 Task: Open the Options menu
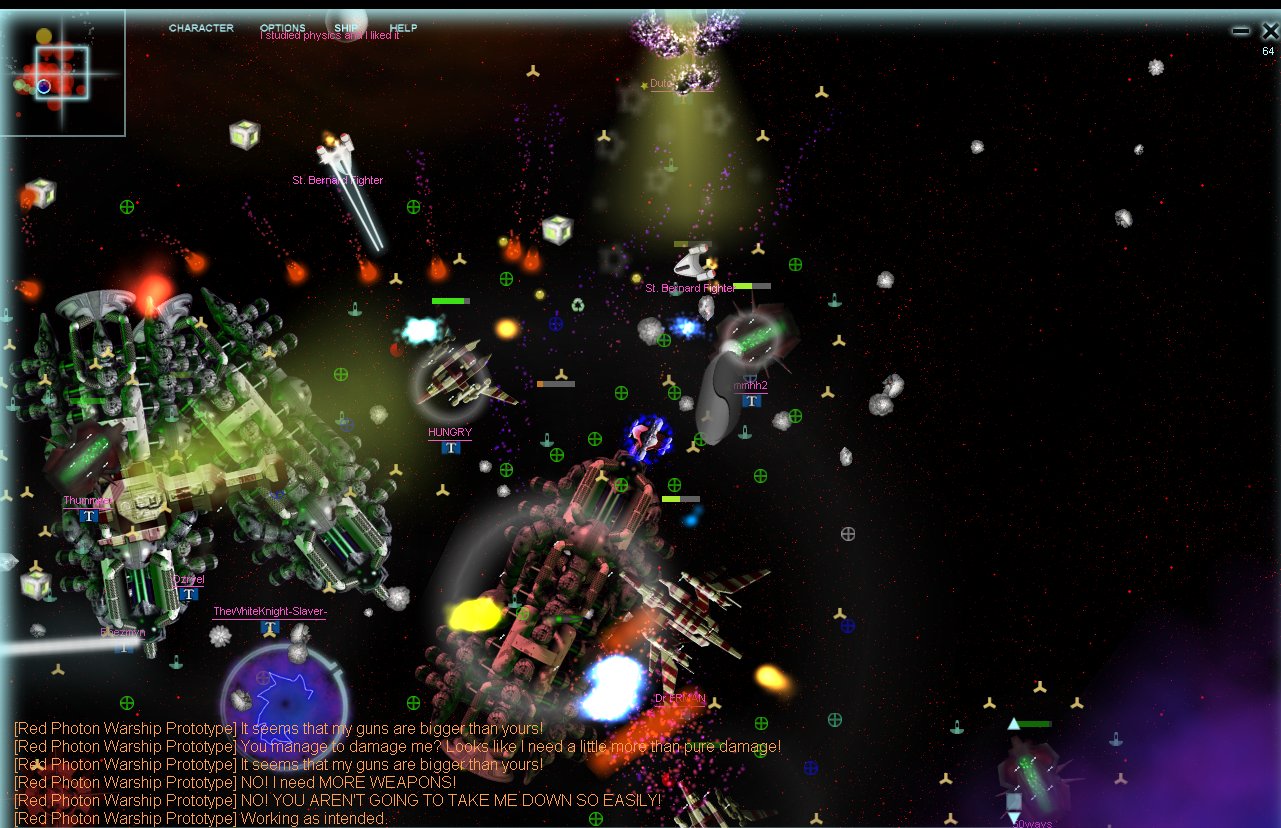282,28
